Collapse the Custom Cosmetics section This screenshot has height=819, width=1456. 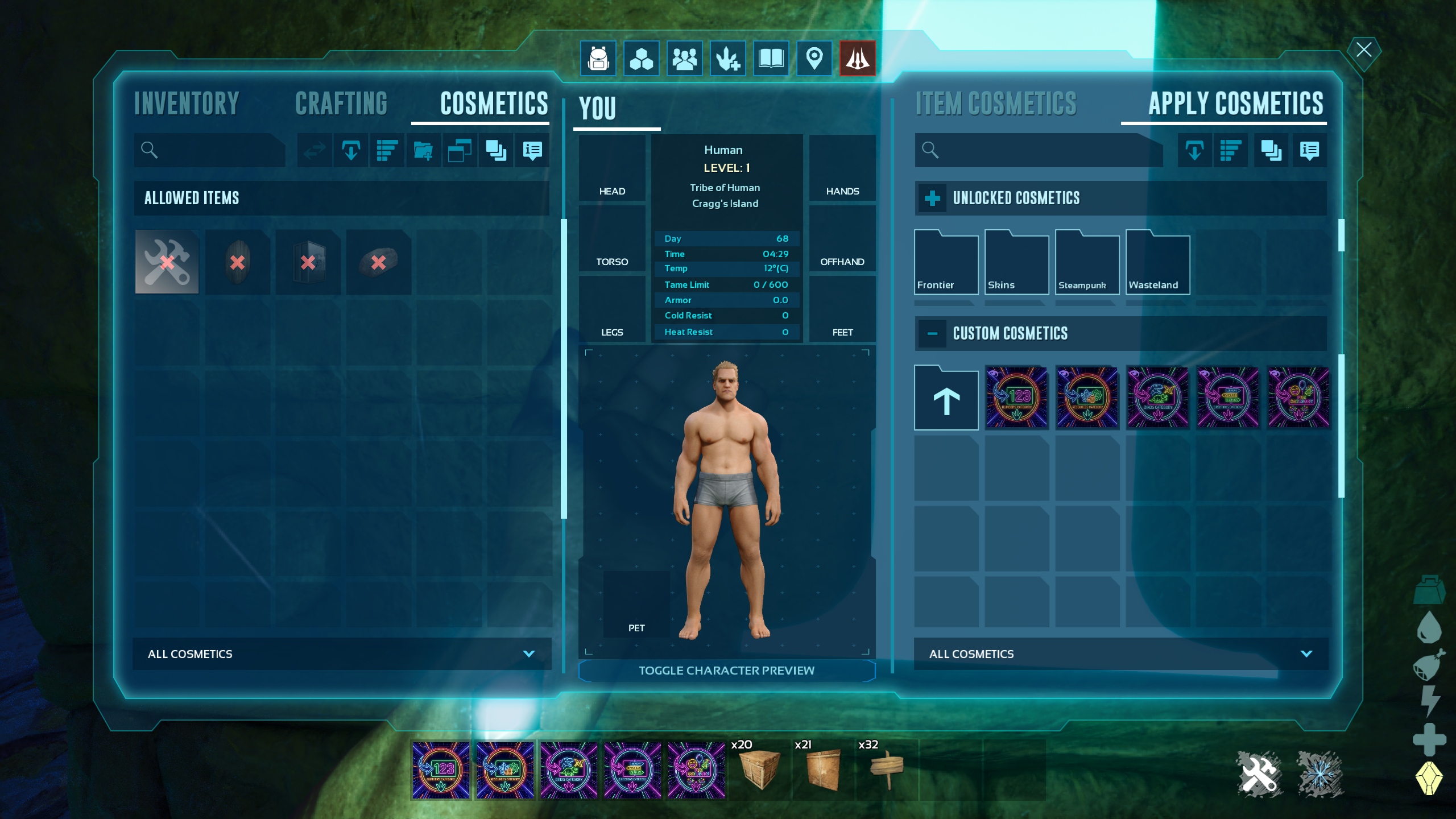pyautogui.click(x=932, y=334)
